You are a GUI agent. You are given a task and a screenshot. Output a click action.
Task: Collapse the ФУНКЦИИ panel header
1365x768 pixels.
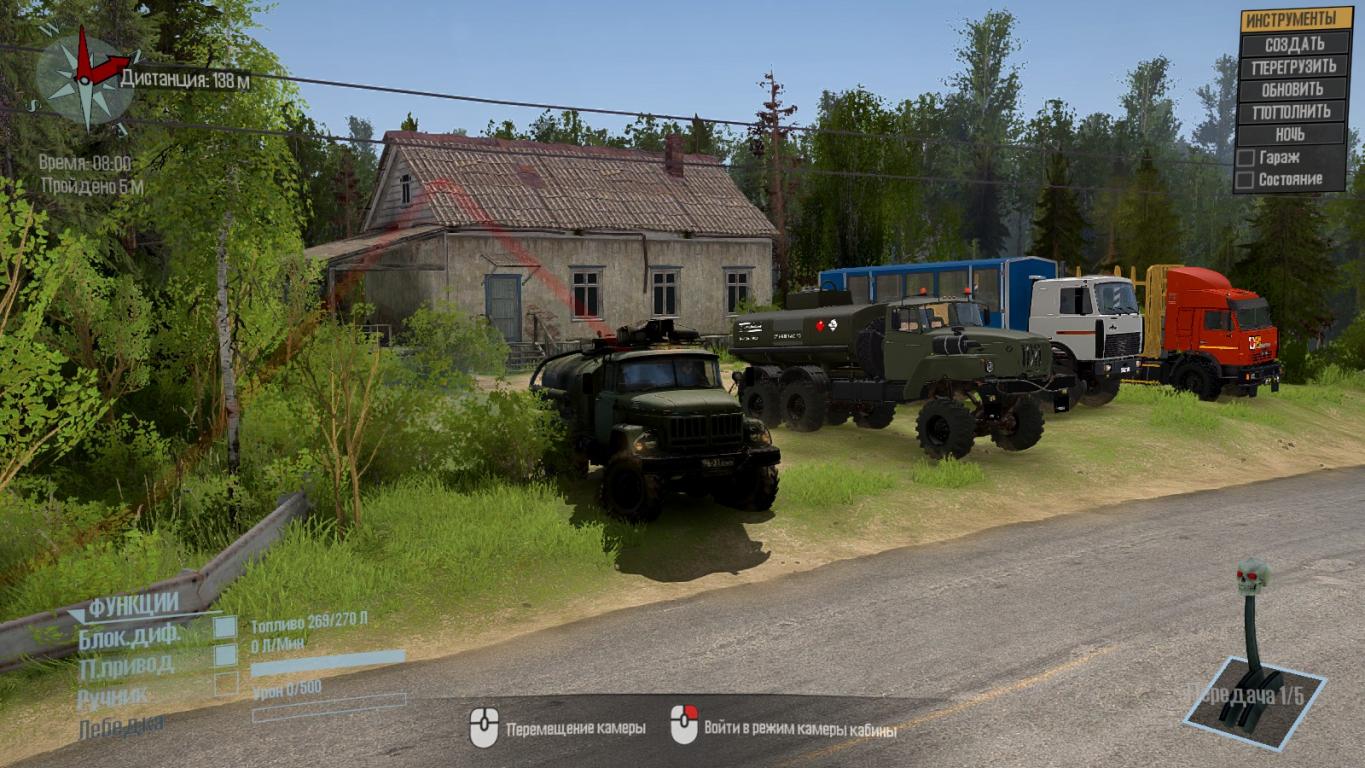coord(132,604)
